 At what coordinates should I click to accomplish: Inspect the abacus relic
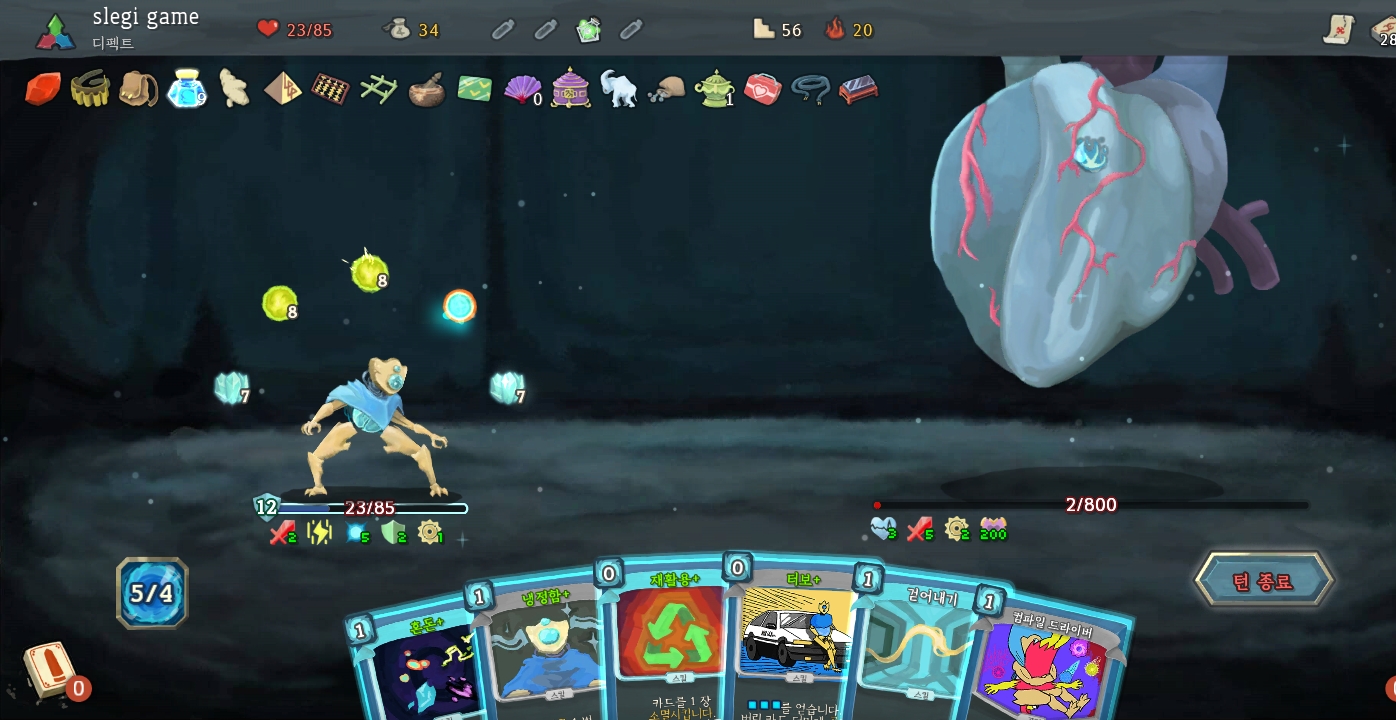[x=330, y=89]
